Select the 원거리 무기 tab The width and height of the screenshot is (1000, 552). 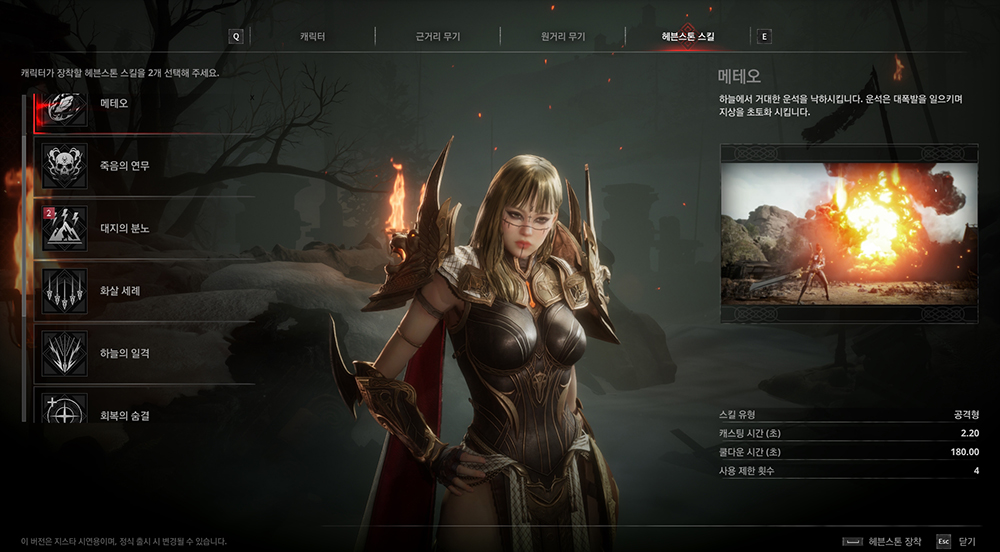click(562, 37)
